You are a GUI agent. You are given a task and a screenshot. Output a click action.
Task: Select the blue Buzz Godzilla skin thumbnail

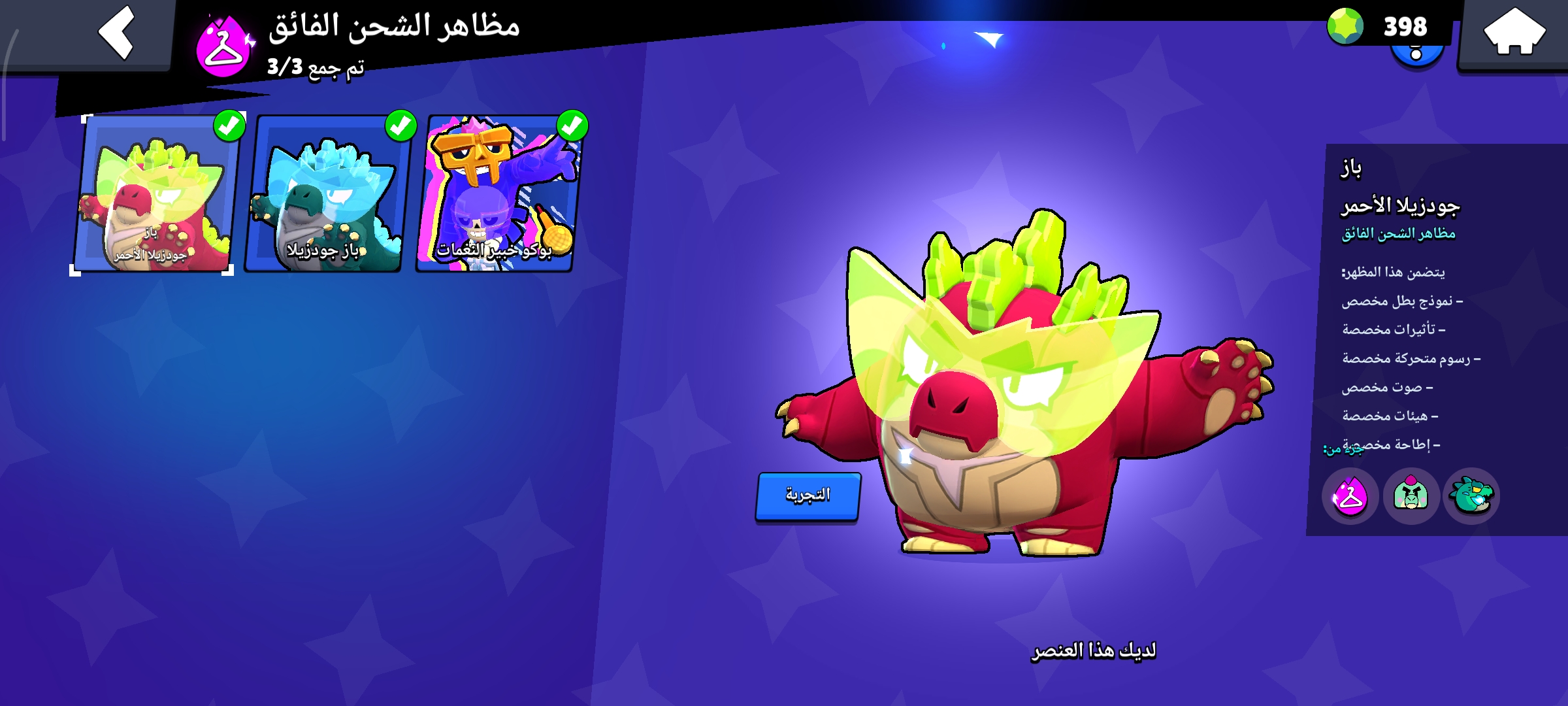(x=330, y=196)
